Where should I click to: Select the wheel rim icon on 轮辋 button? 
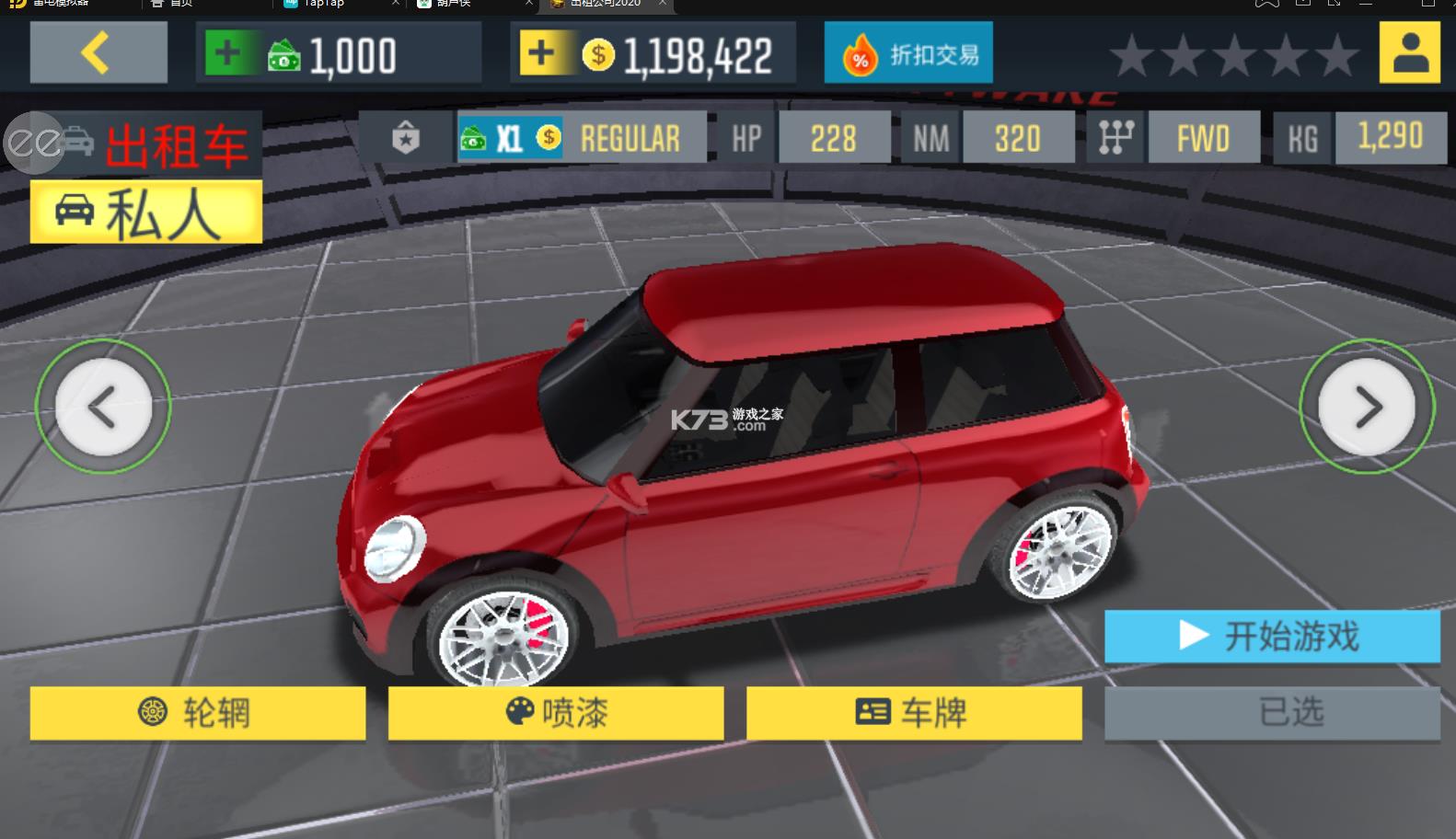click(154, 713)
